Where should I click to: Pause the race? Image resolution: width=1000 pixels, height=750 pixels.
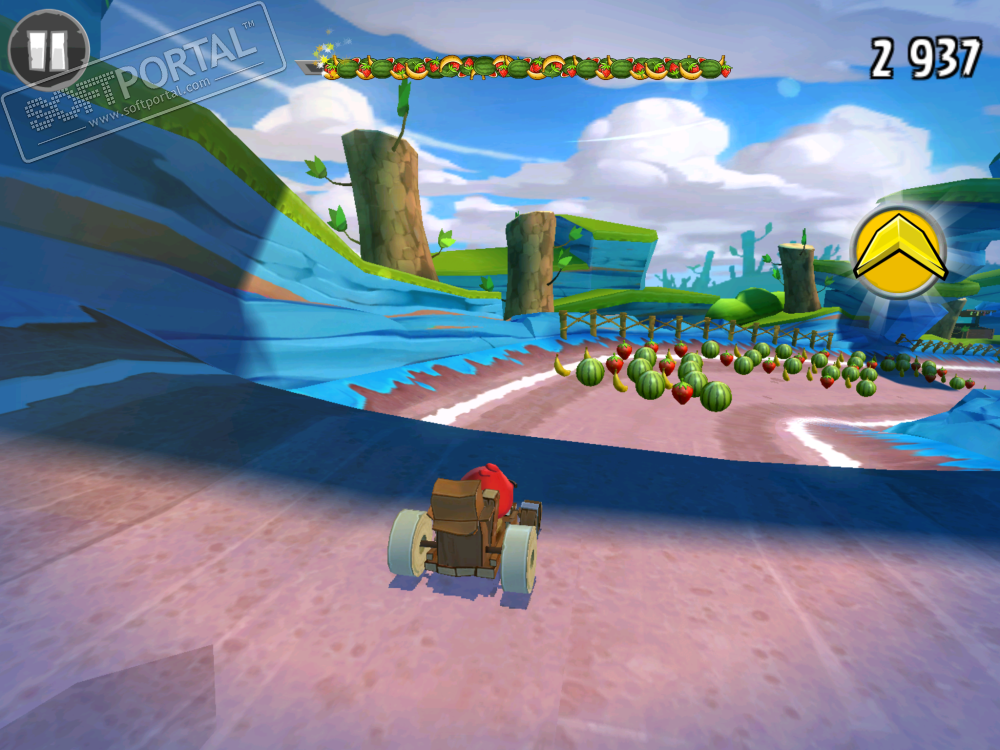click(47, 48)
